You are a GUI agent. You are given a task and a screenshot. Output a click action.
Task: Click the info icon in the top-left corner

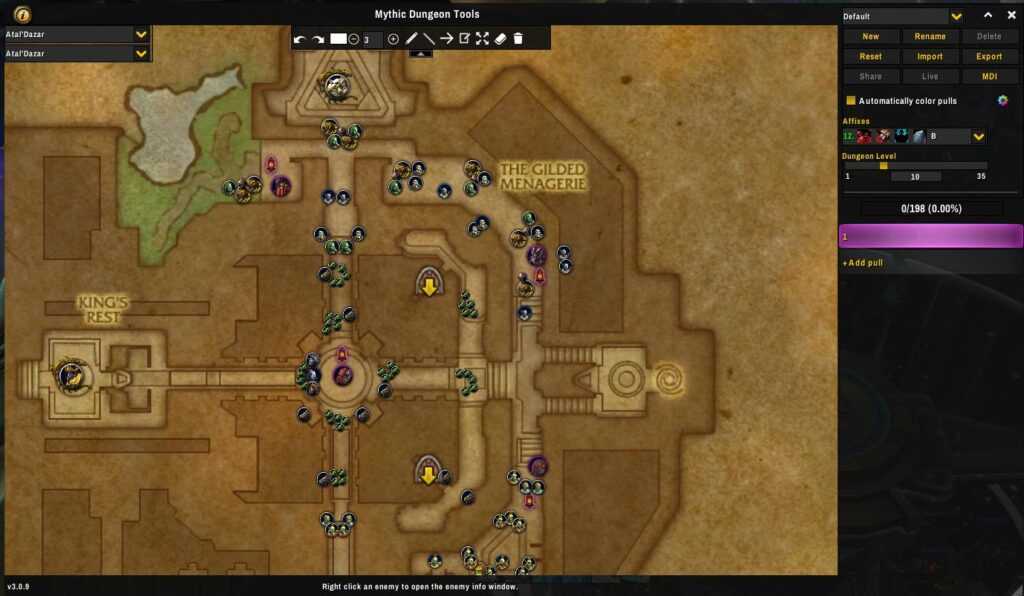point(22,14)
